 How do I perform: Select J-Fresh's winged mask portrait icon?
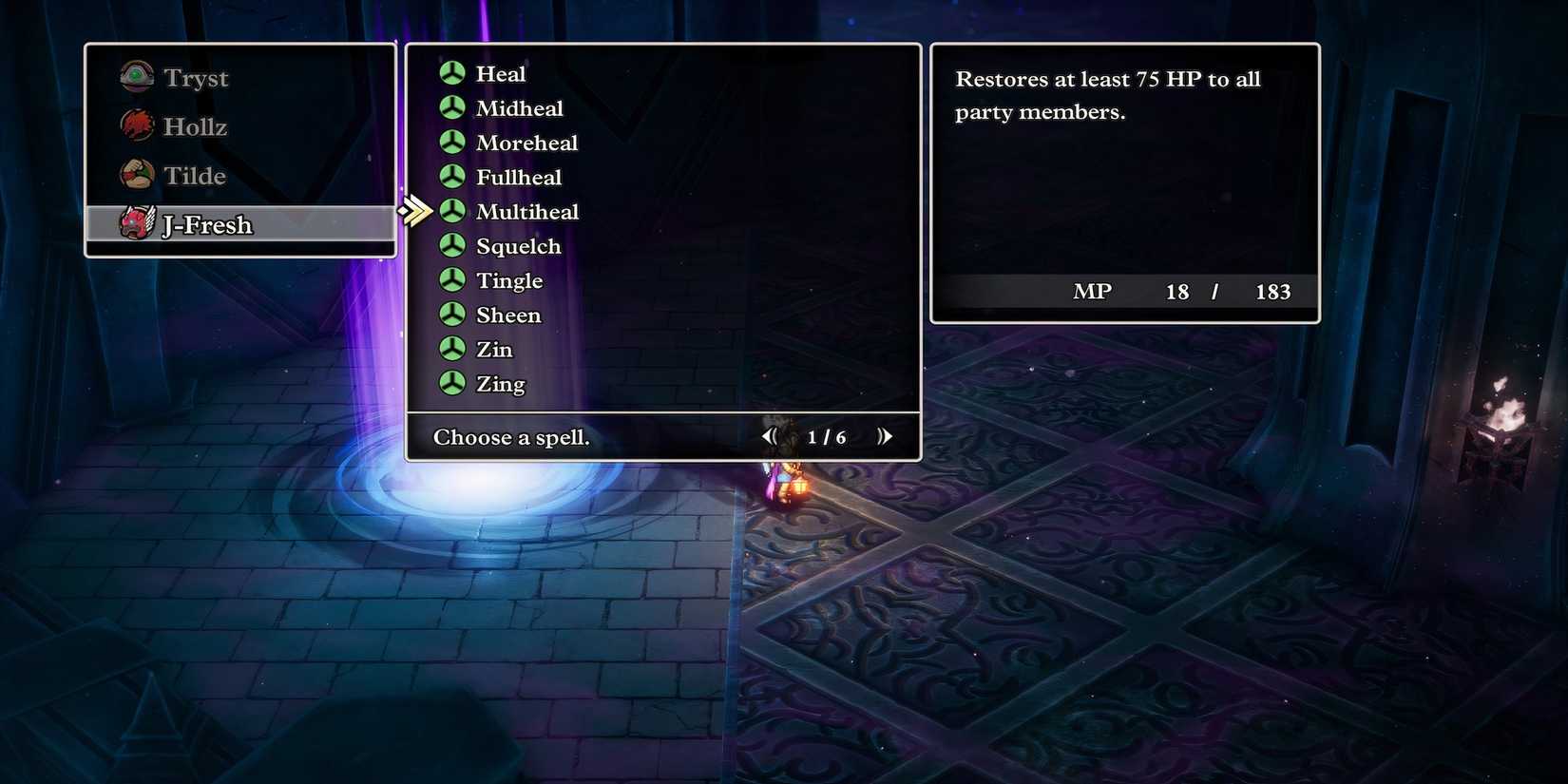point(137,224)
